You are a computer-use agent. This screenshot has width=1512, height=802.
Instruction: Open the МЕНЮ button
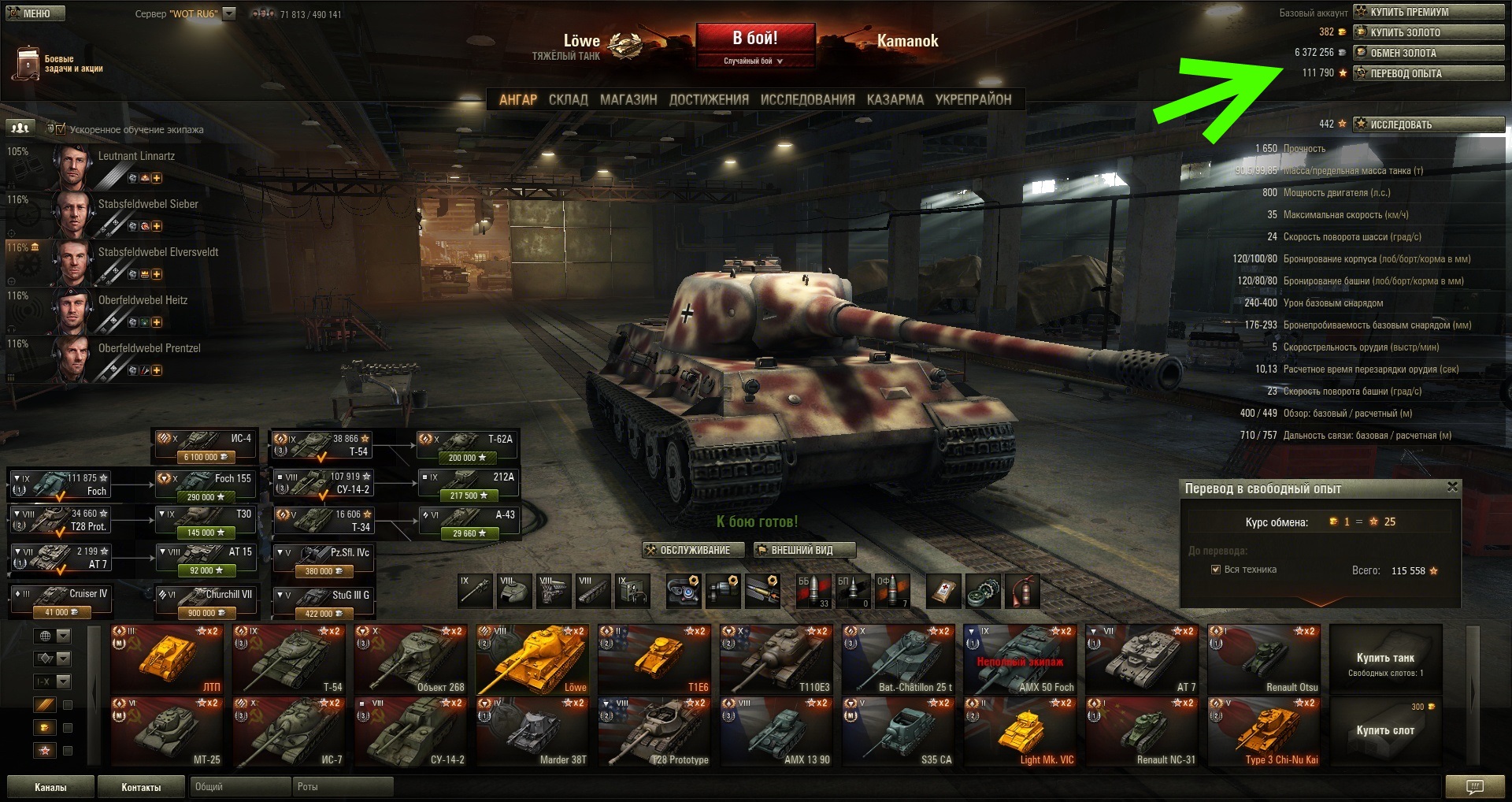(35, 13)
